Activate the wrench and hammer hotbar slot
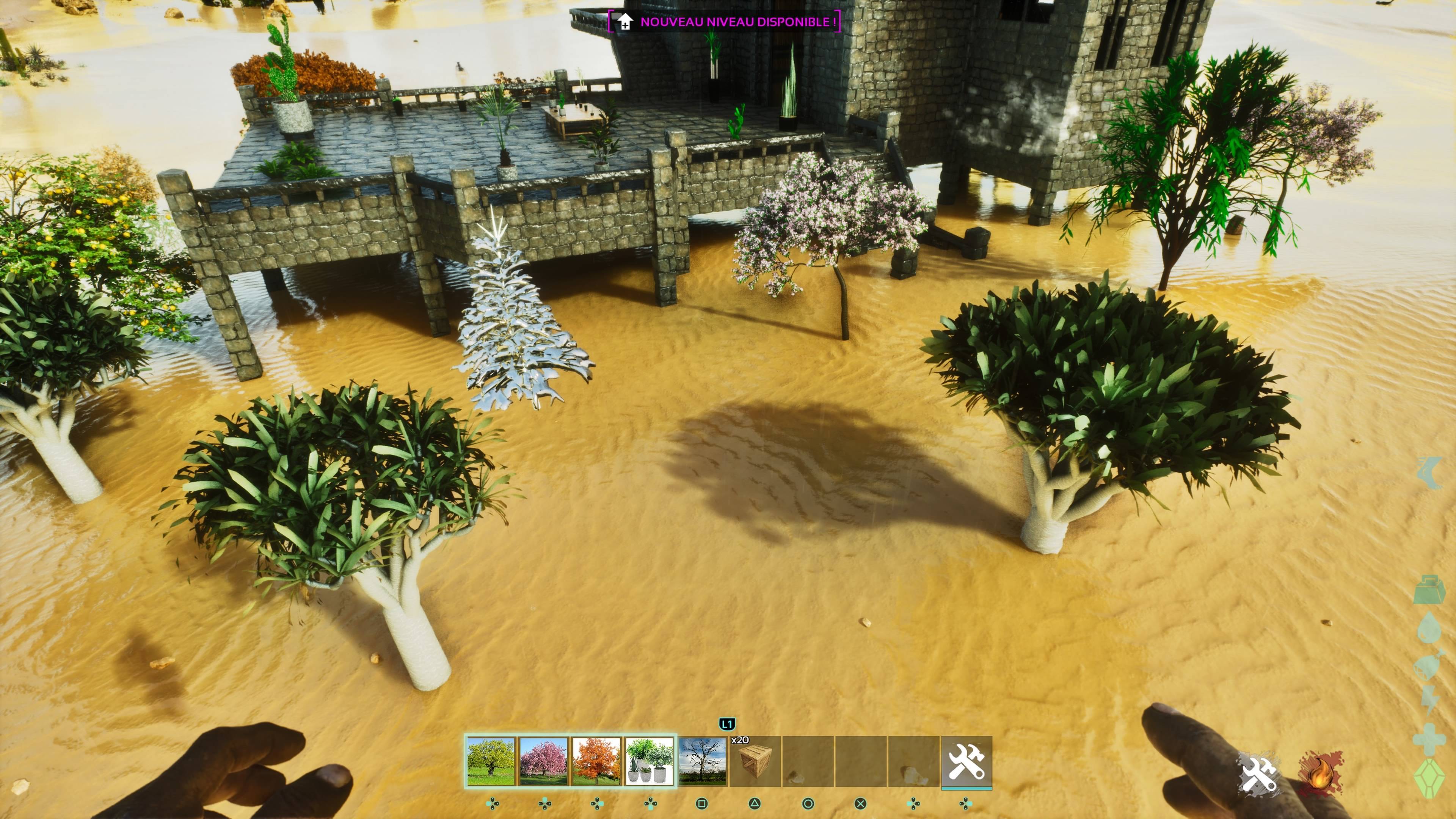Screen dimensions: 1456x819 [x=966, y=761]
